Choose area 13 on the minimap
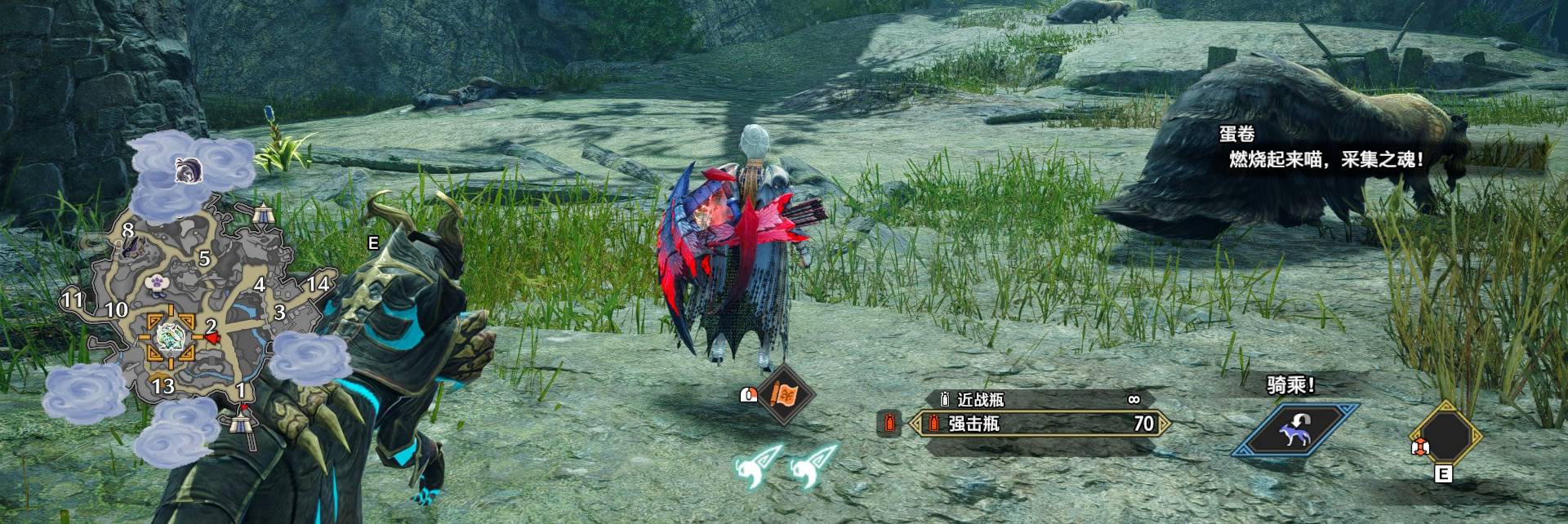This screenshot has height=524, width=1568. [x=163, y=385]
